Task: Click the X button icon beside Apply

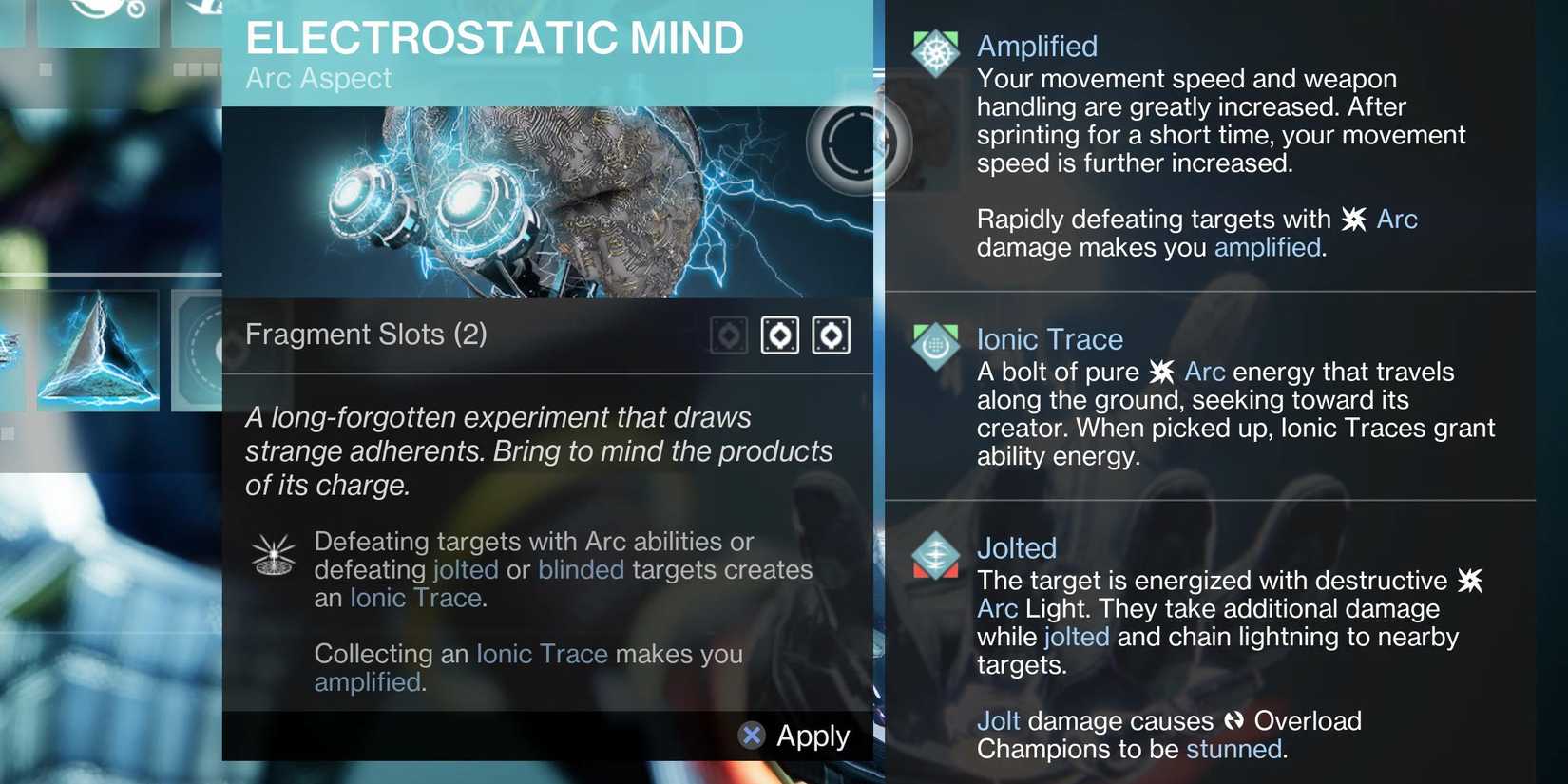Action: (750, 735)
